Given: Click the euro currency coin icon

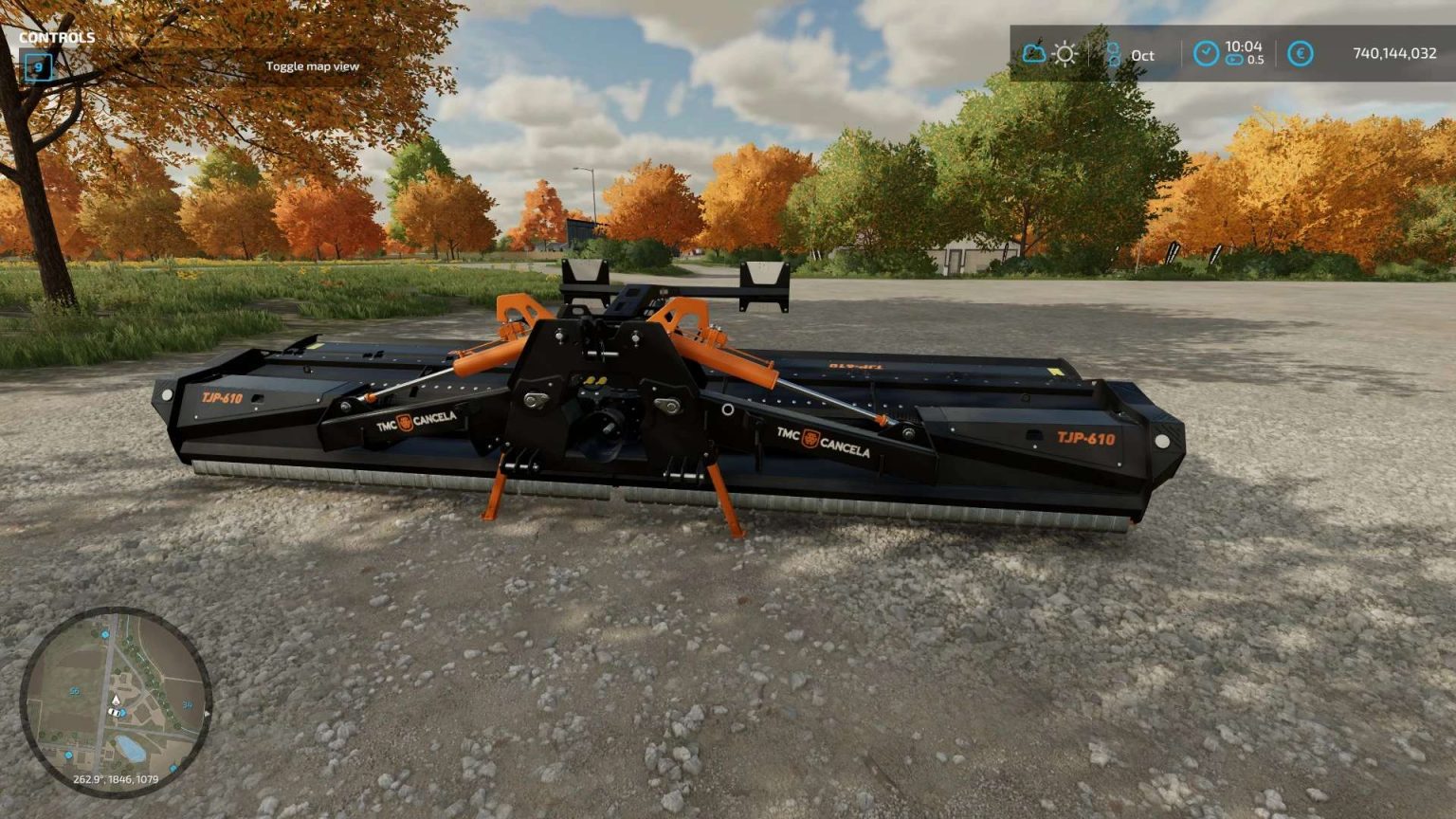Looking at the screenshot, I should [x=1301, y=53].
